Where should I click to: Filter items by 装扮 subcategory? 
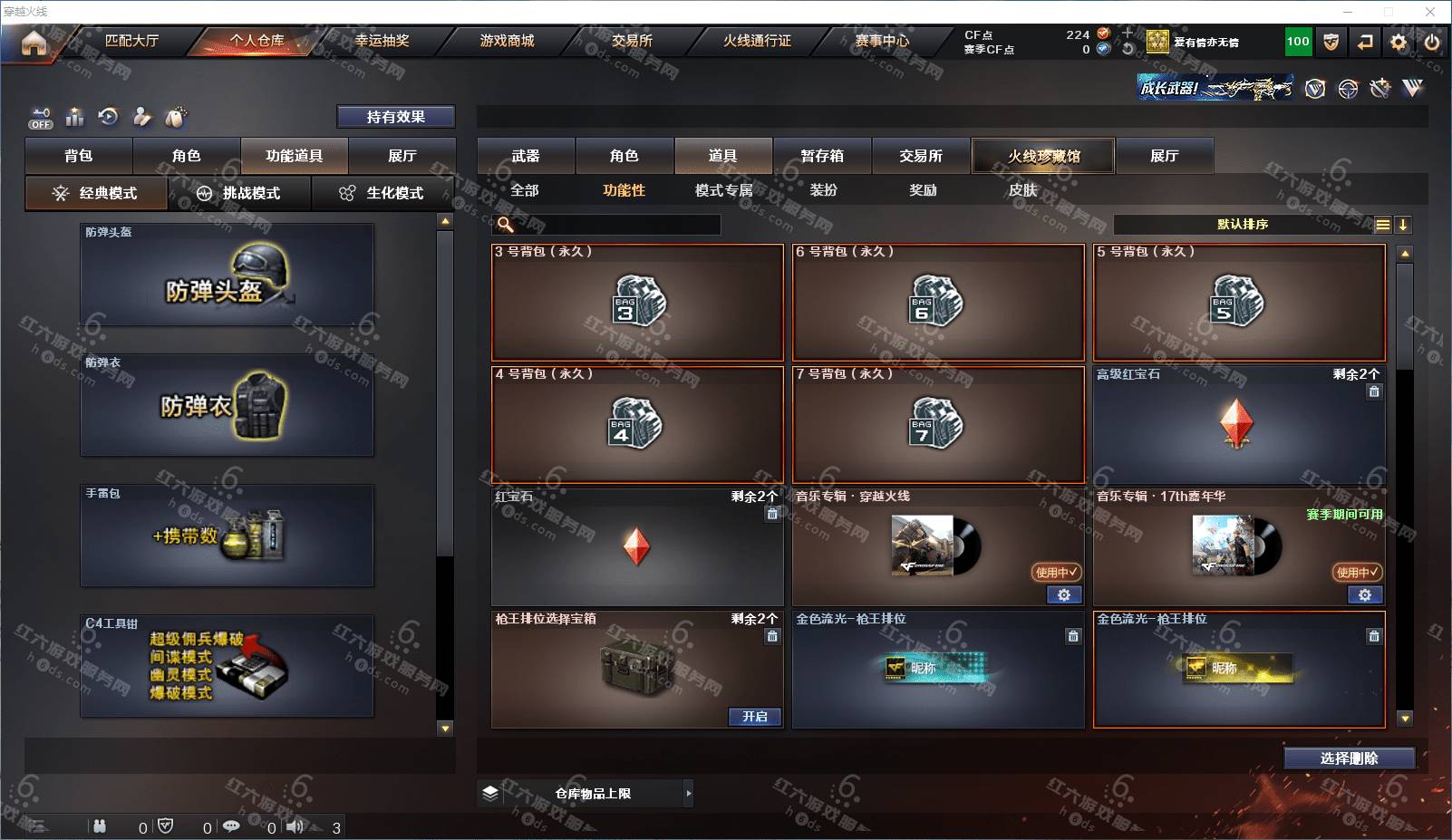click(x=823, y=190)
